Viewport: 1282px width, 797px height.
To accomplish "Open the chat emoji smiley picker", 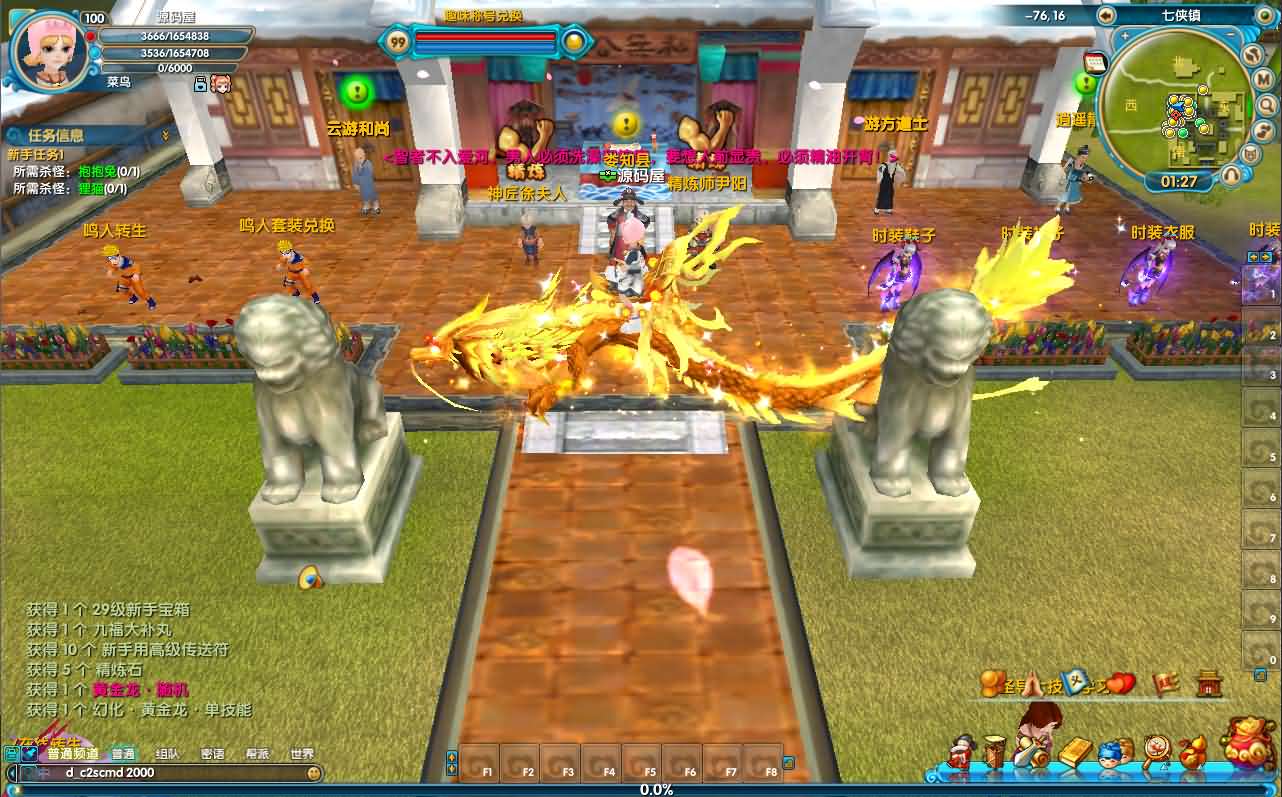I will tap(314, 773).
